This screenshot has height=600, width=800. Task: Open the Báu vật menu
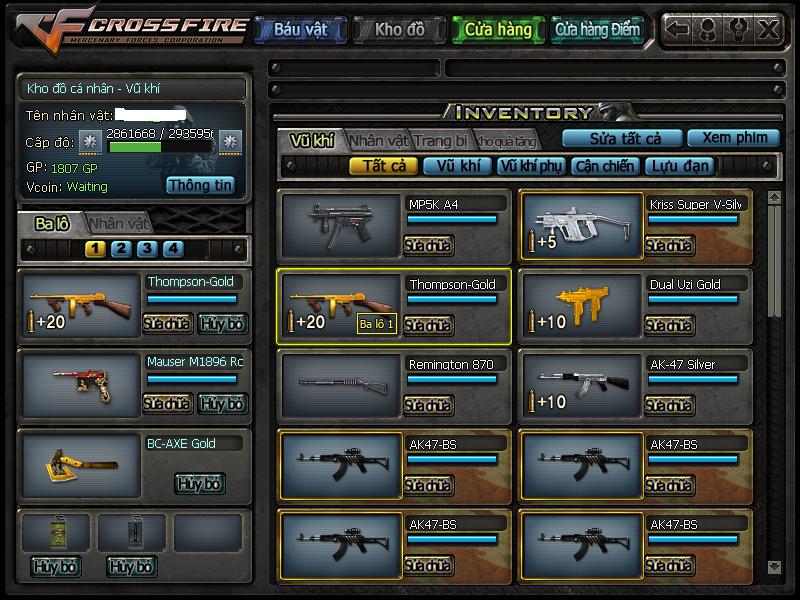tap(300, 30)
